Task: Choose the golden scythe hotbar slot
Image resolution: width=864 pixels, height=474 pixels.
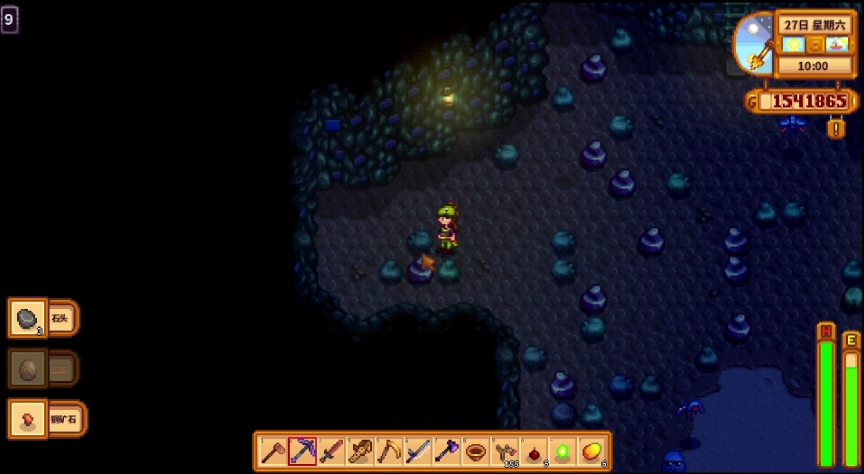Action: click(x=389, y=452)
